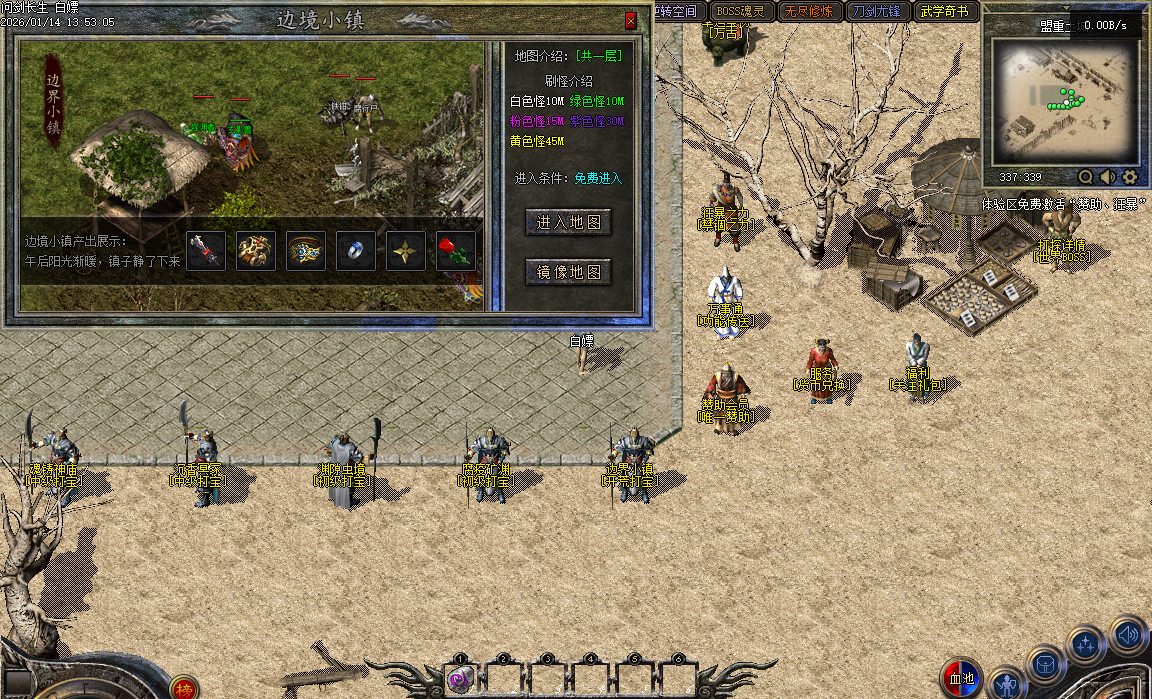Use the purple item in hotbar slot 1

point(460,681)
